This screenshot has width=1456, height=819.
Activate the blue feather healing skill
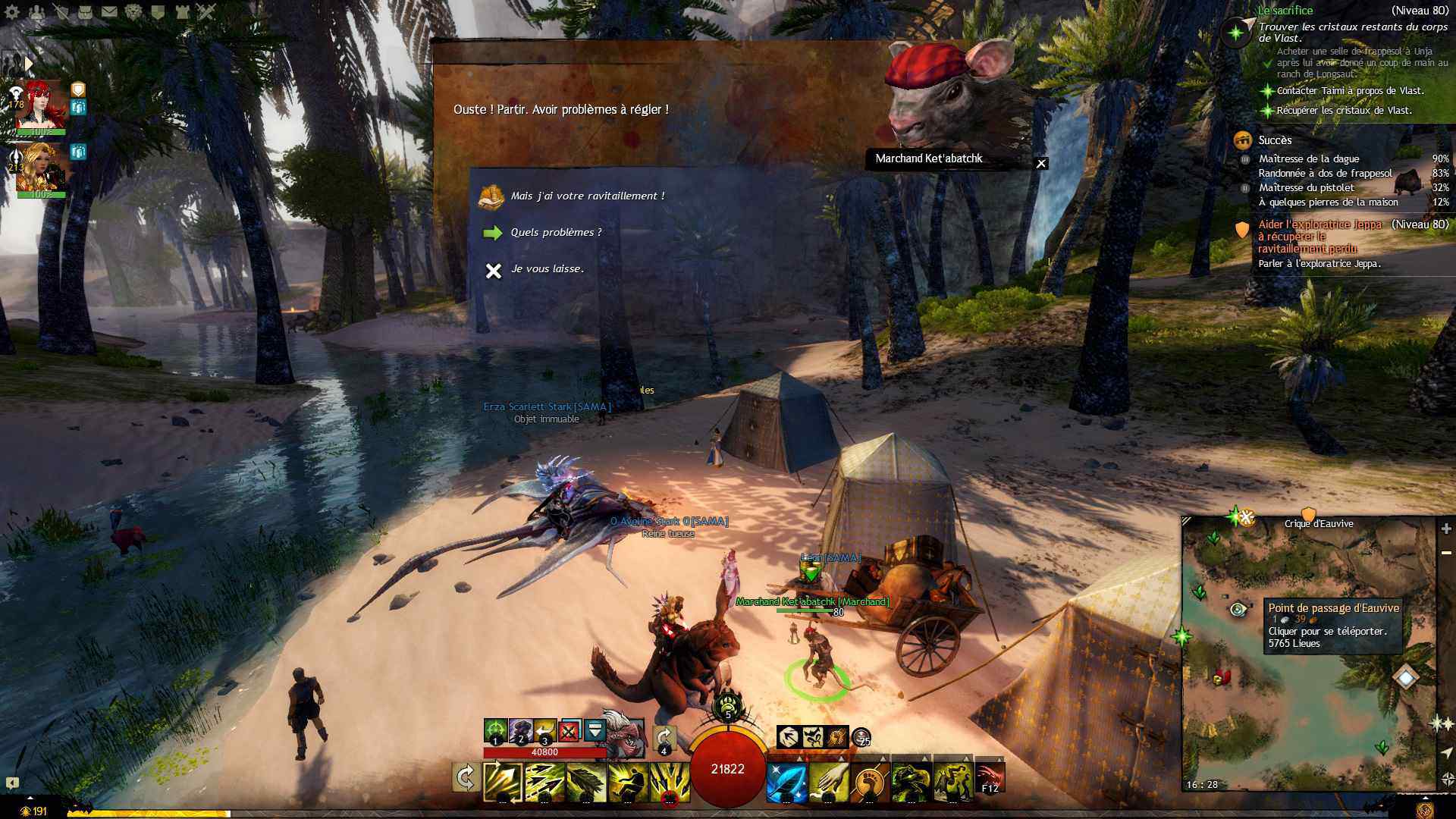(786, 783)
